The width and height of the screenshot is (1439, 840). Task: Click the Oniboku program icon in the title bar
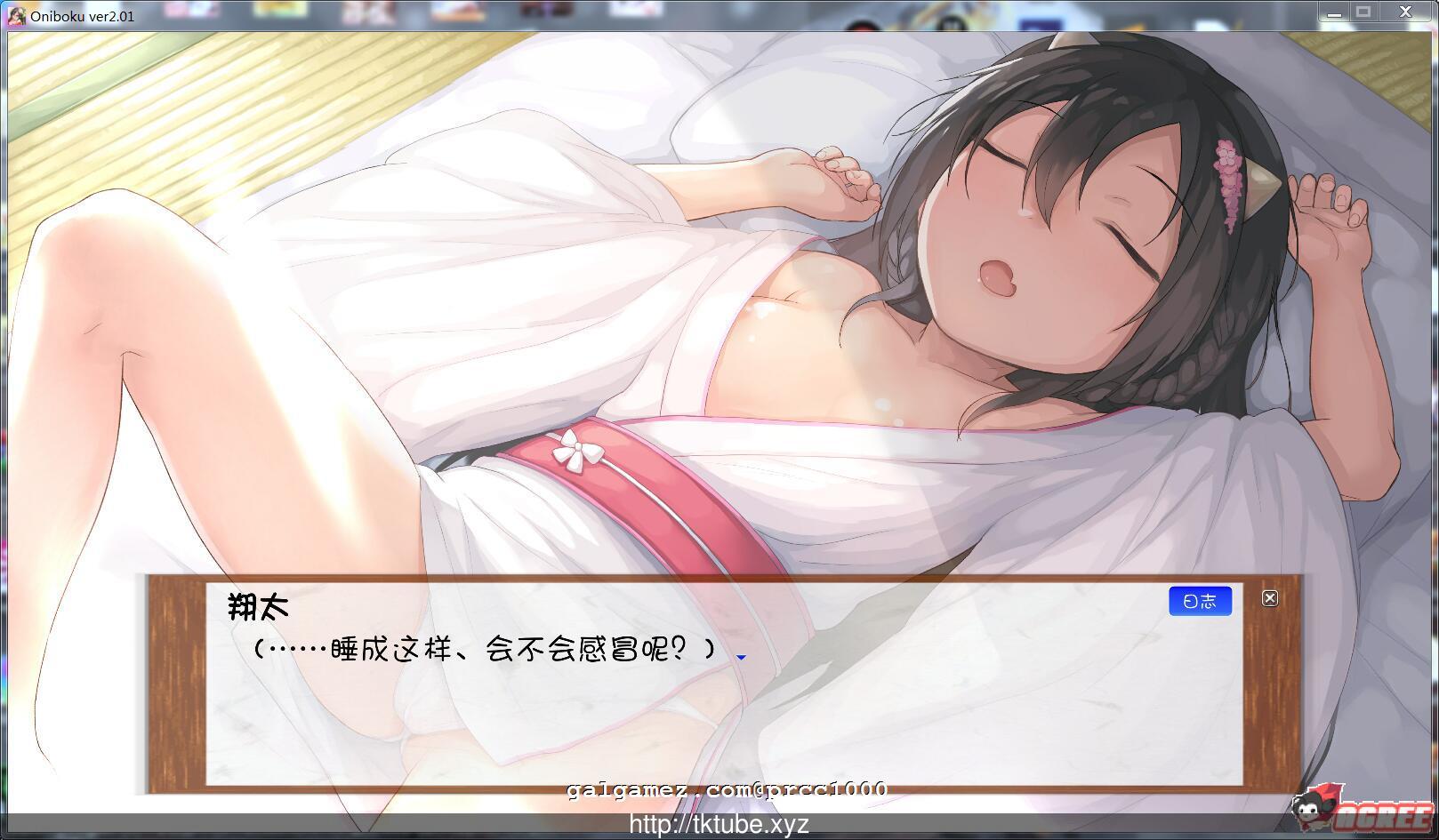18,13
